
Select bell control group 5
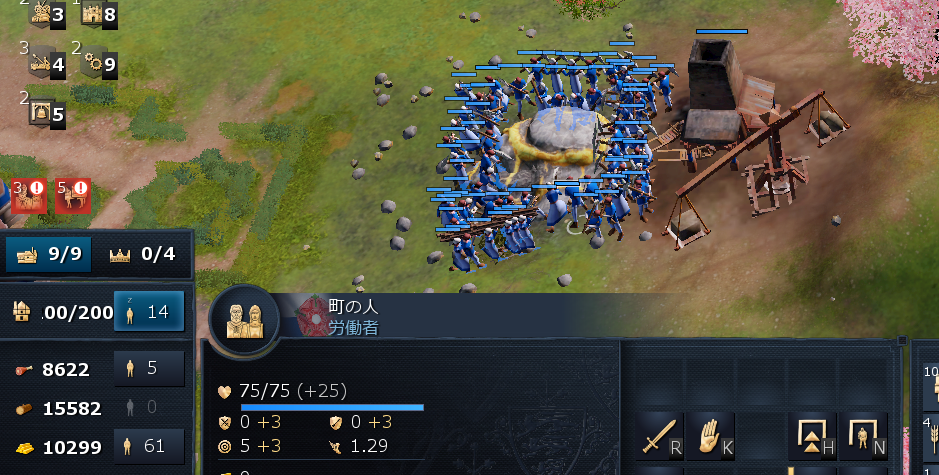(x=47, y=112)
